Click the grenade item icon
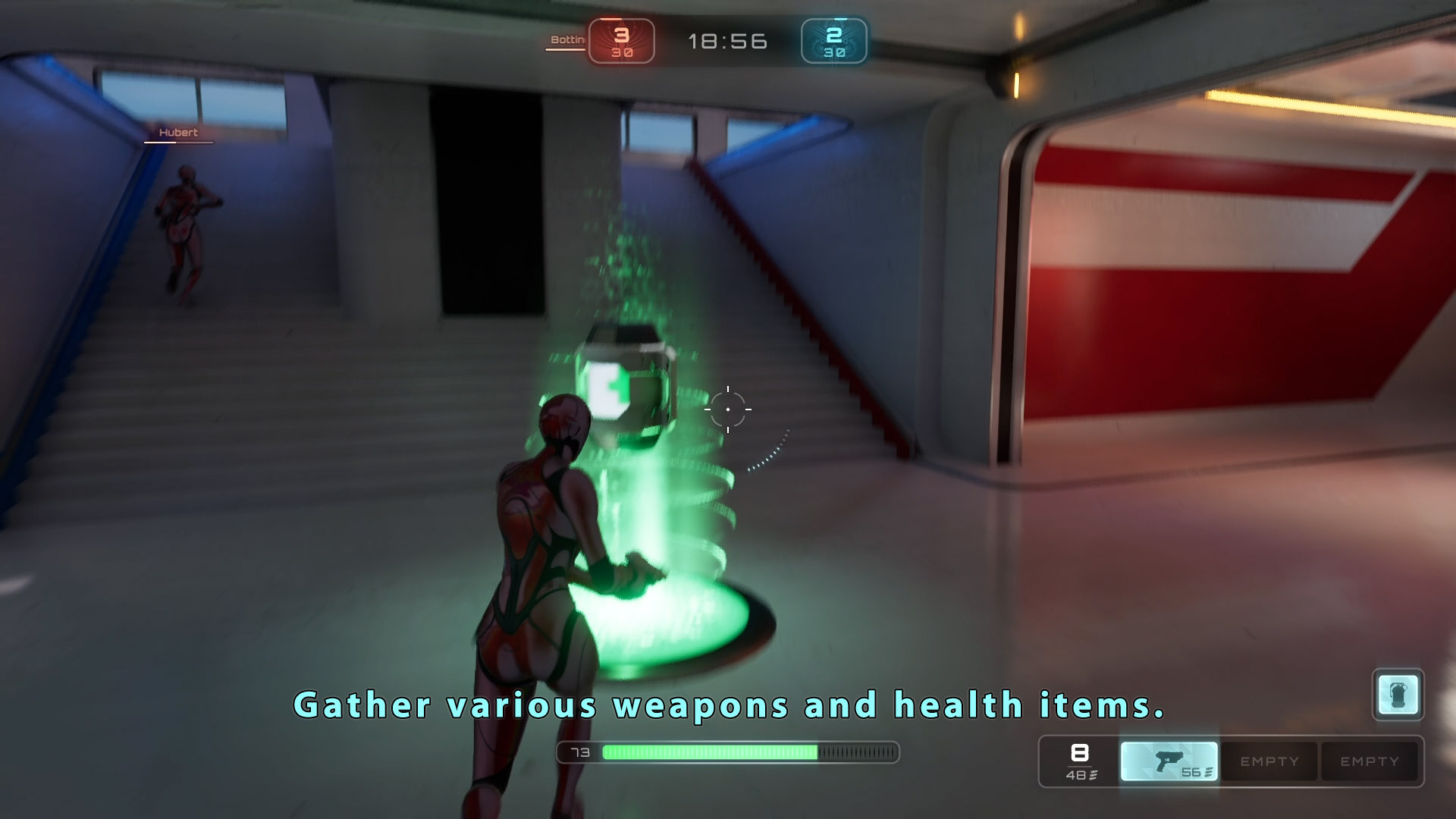Image resolution: width=1456 pixels, height=819 pixels. click(1398, 694)
